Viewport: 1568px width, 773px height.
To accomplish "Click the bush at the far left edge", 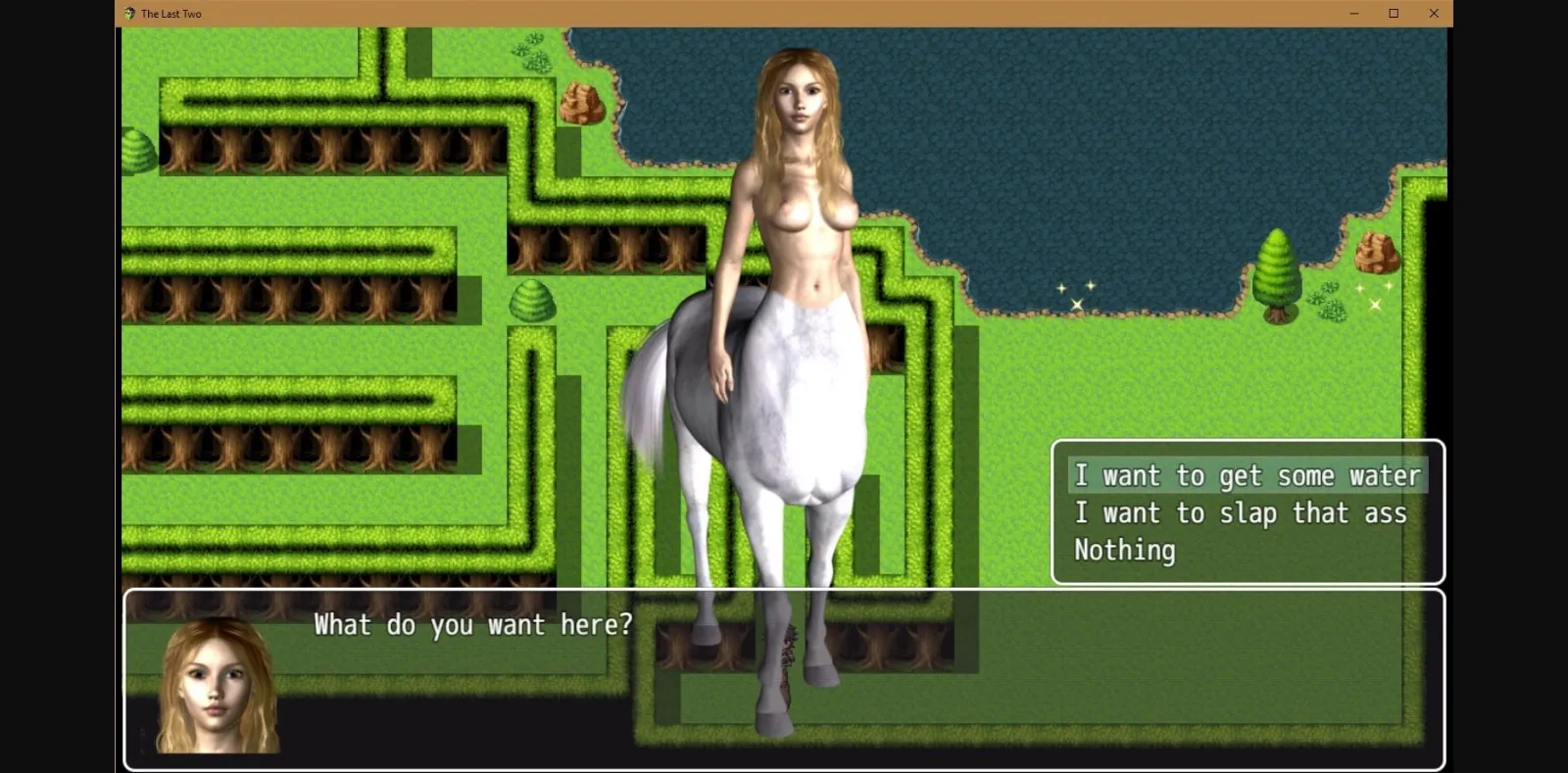I will click(135, 152).
